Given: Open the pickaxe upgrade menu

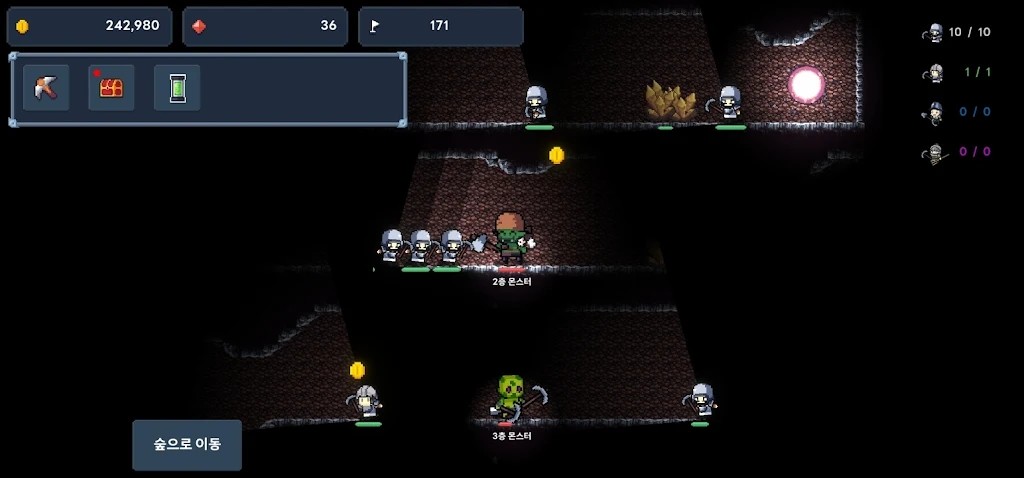Looking at the screenshot, I should [46, 88].
